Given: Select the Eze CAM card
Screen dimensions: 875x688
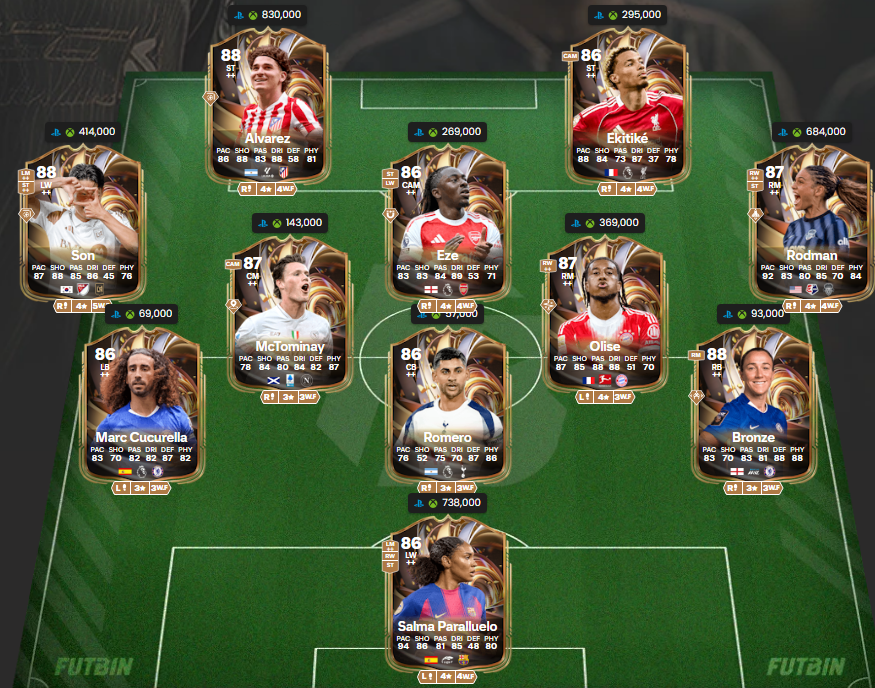Looking at the screenshot, I should pos(447,220).
